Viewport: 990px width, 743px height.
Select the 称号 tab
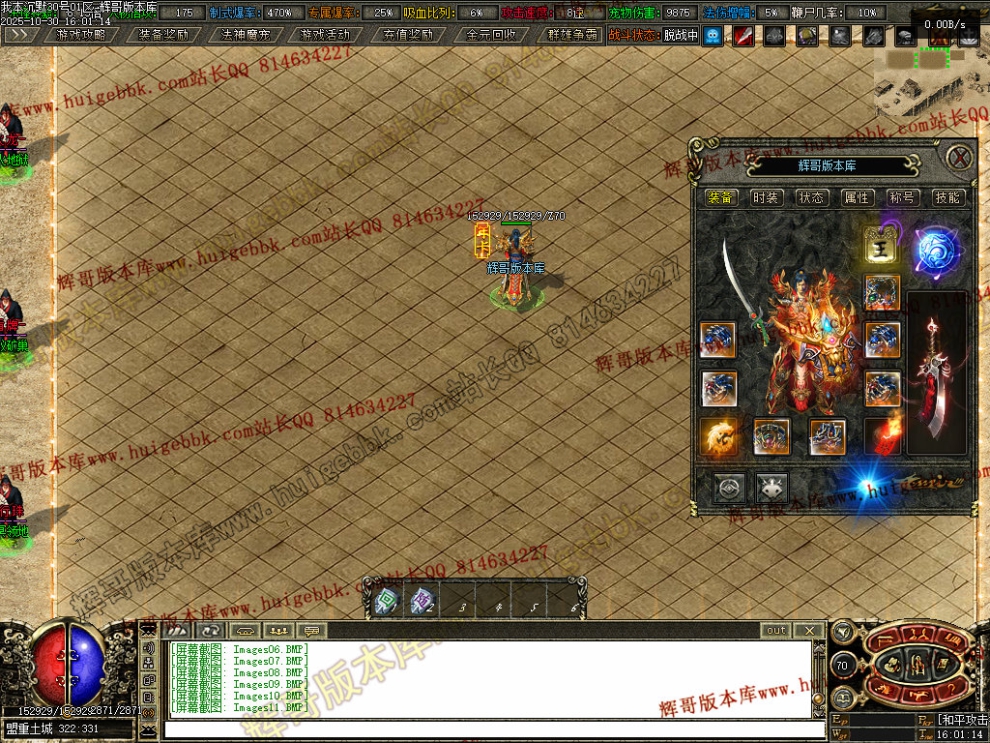coord(902,198)
